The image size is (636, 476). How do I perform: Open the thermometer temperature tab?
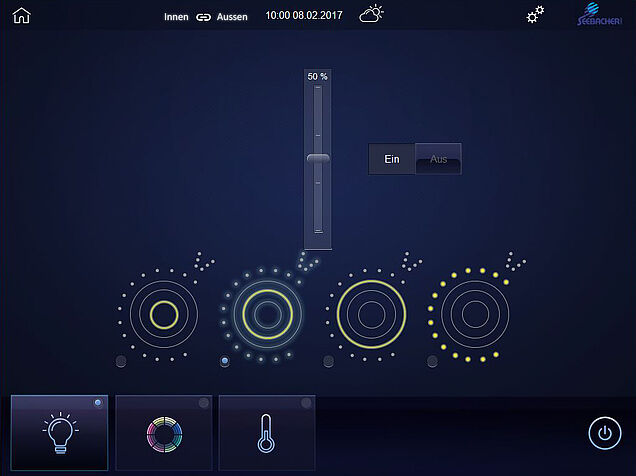click(x=267, y=432)
